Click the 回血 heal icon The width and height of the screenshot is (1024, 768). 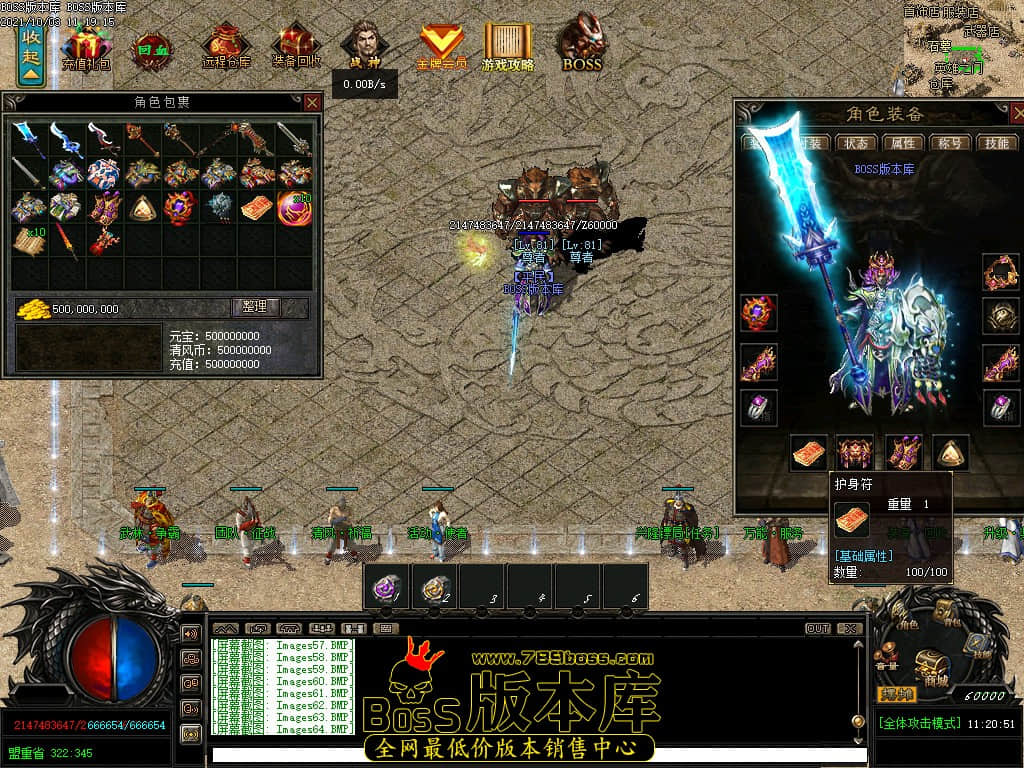pos(153,47)
